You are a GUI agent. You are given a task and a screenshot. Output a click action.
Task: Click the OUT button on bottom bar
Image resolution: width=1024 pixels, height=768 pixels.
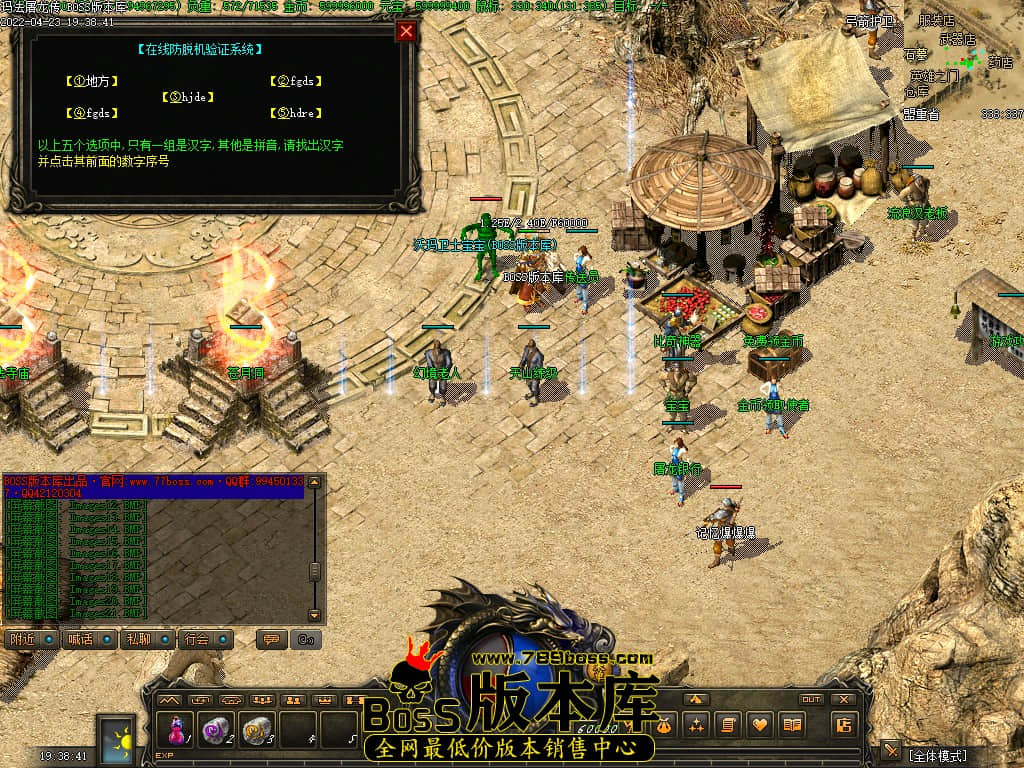click(811, 699)
